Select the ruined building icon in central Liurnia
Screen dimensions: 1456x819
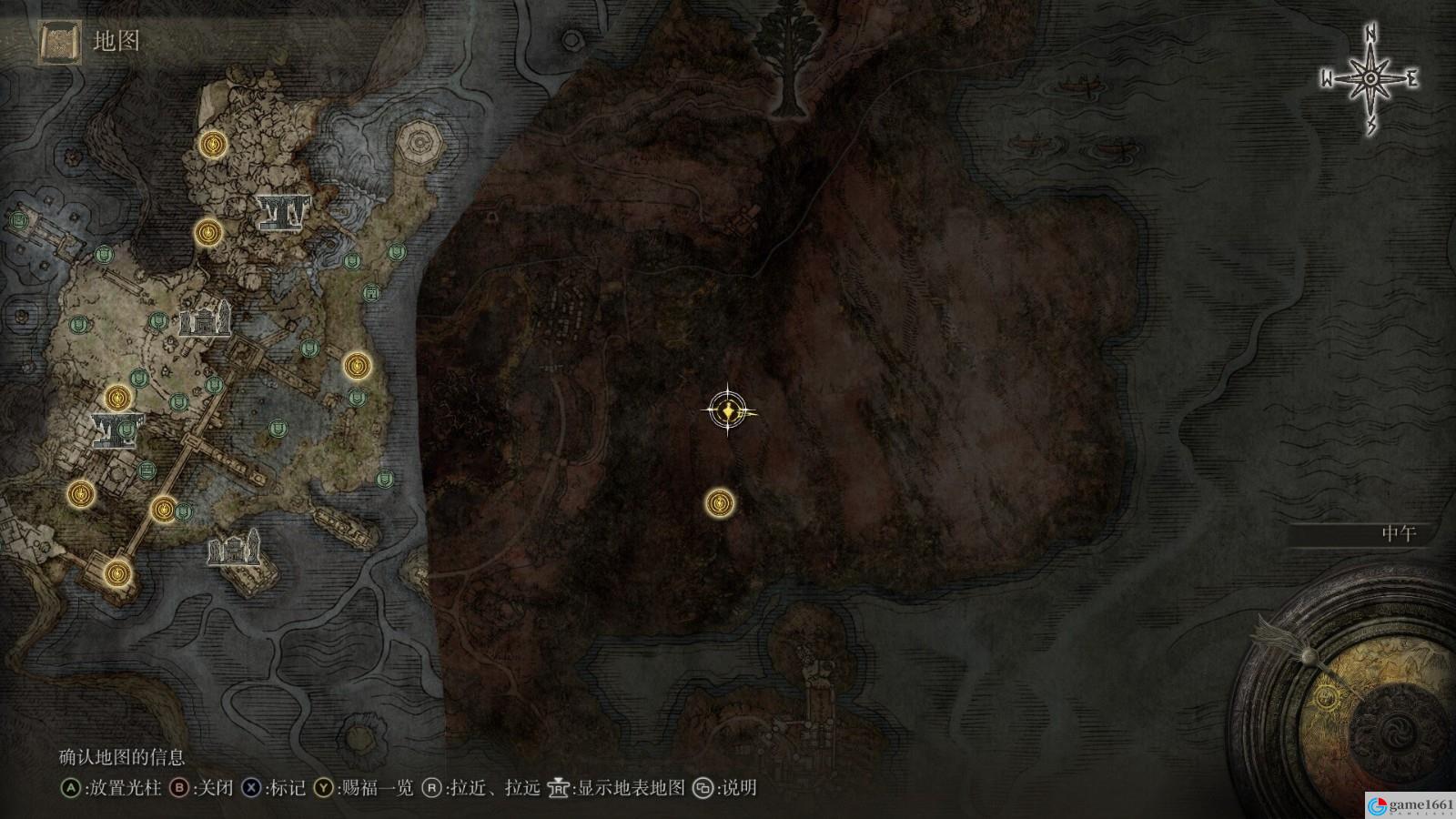205,319
